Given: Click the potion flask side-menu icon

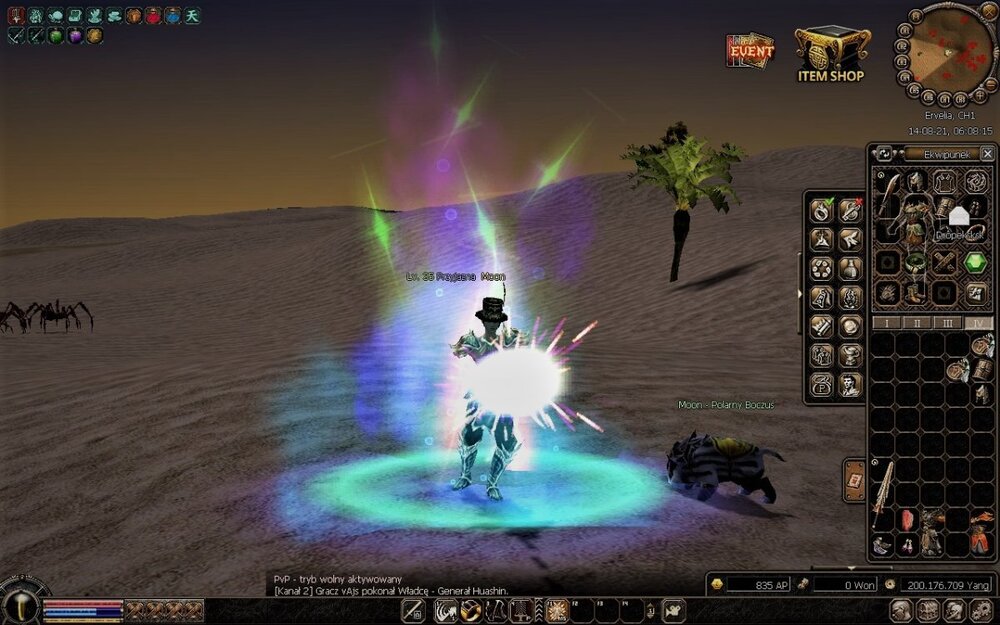Looking at the screenshot, I should pos(849,268).
